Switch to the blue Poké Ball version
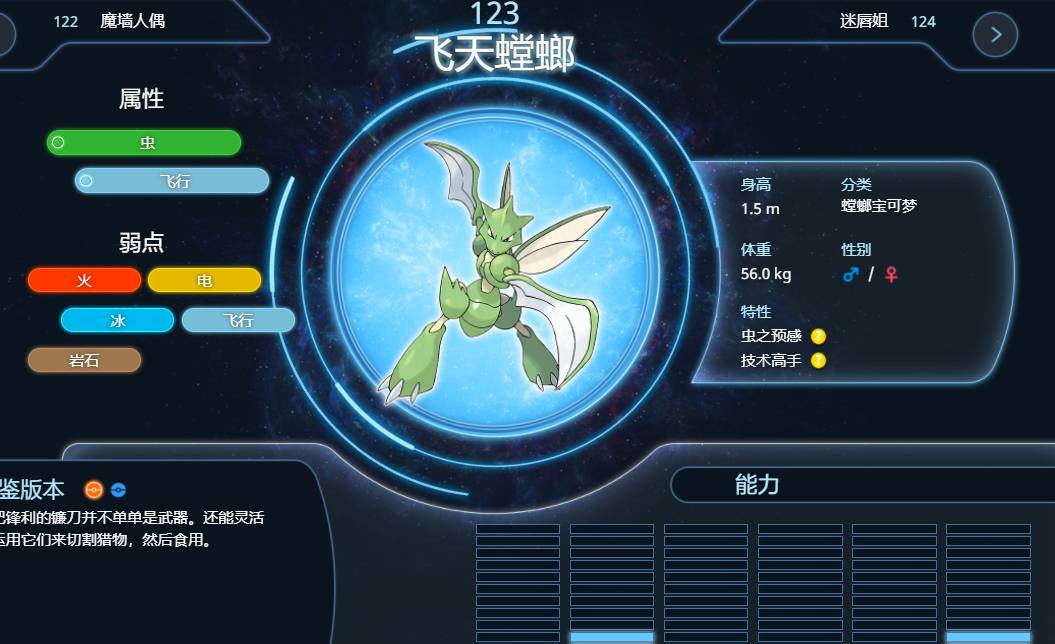This screenshot has width=1055, height=644. tap(118, 490)
